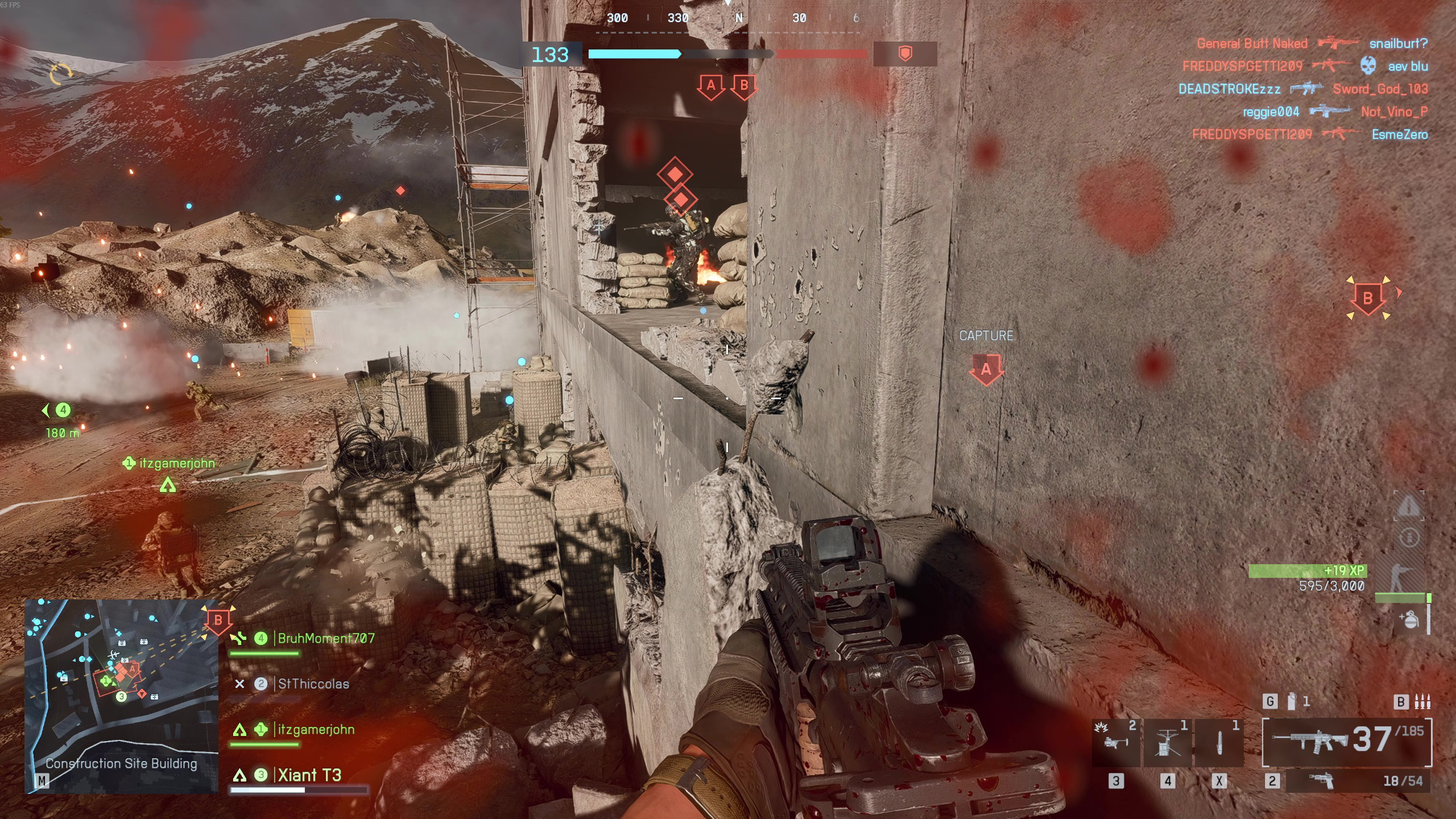This screenshot has width=1456, height=819.
Task: Select the deployable gadget in slot 4
Action: point(1167,742)
